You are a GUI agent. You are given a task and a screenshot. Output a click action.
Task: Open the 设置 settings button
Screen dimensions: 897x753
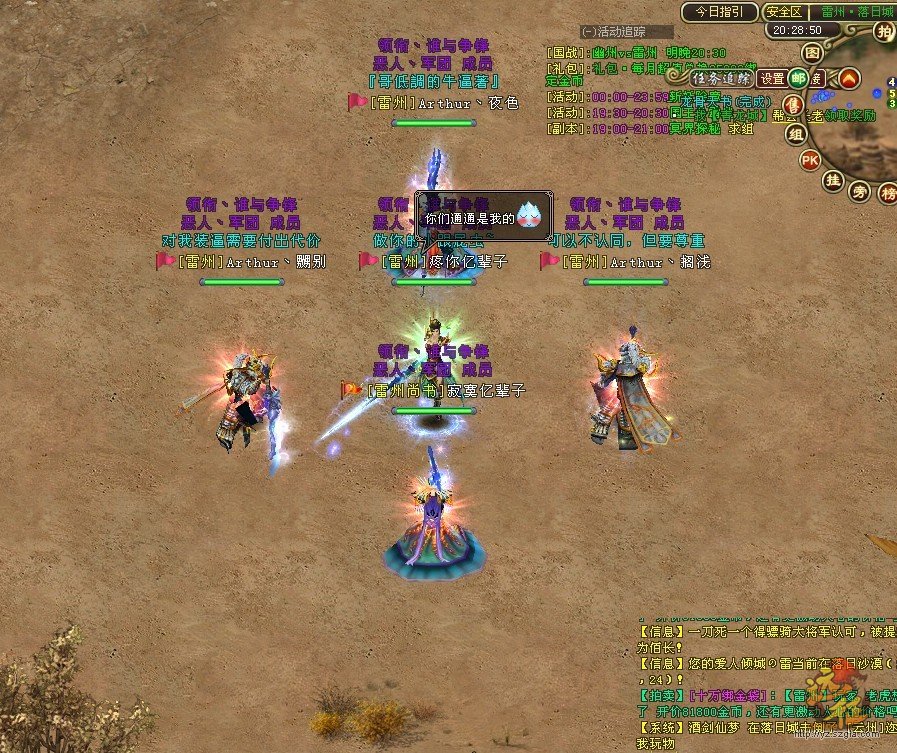point(772,78)
